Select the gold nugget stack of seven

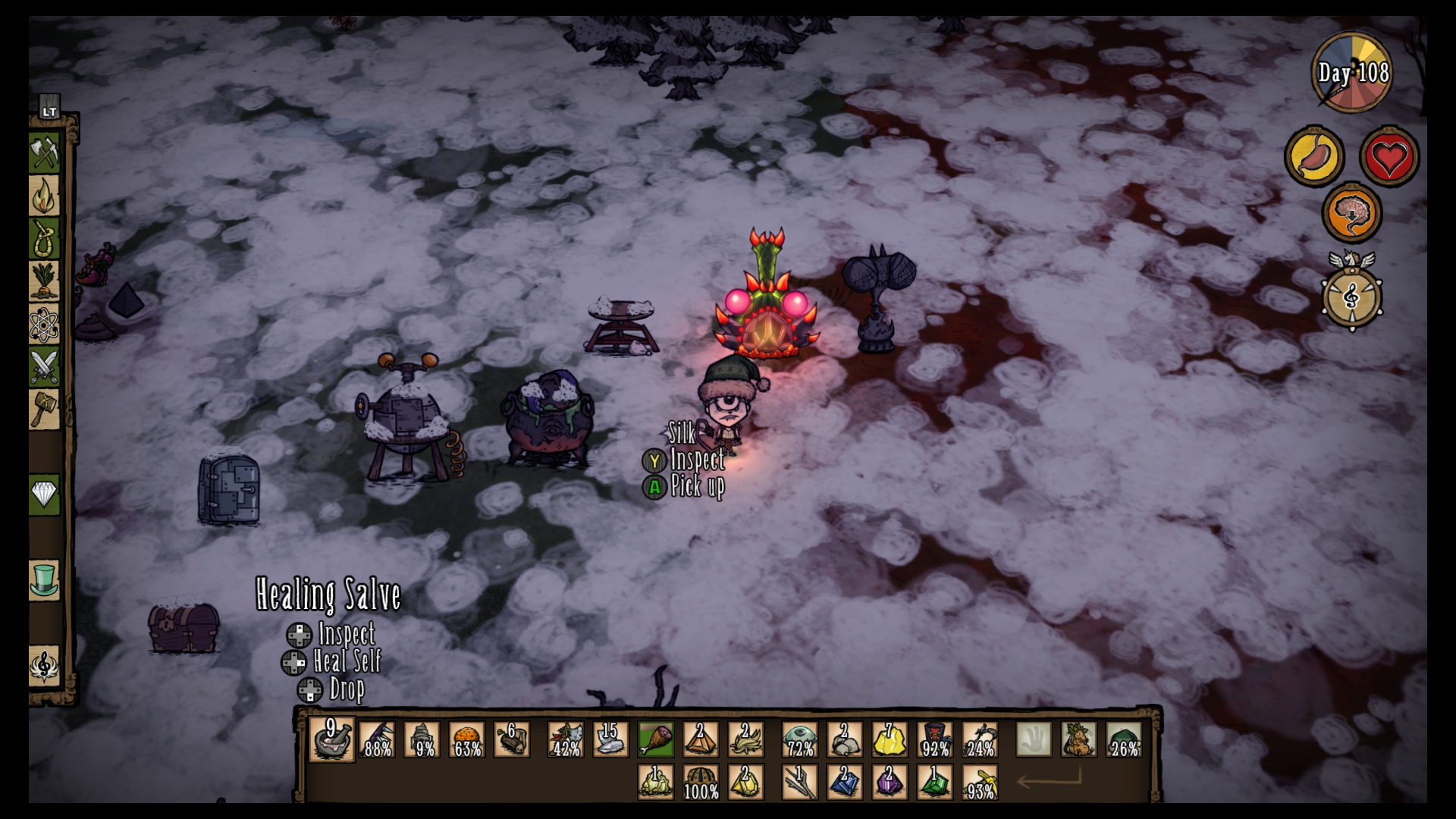pos(890,739)
